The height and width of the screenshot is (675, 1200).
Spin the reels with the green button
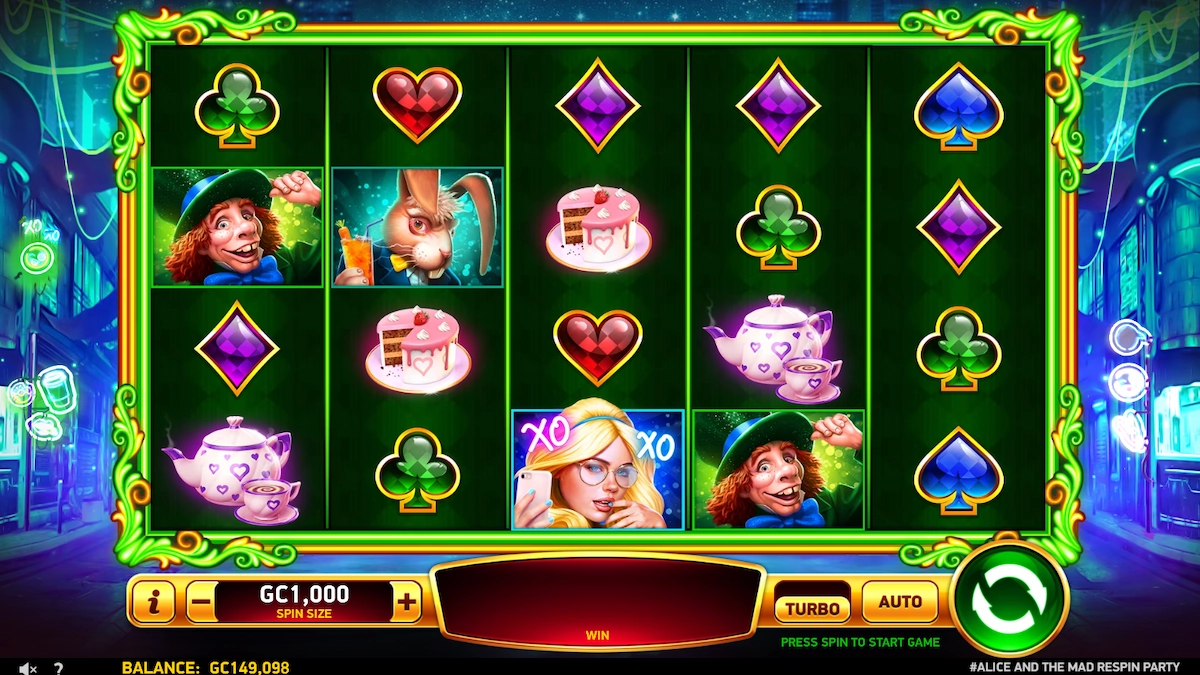point(1010,600)
